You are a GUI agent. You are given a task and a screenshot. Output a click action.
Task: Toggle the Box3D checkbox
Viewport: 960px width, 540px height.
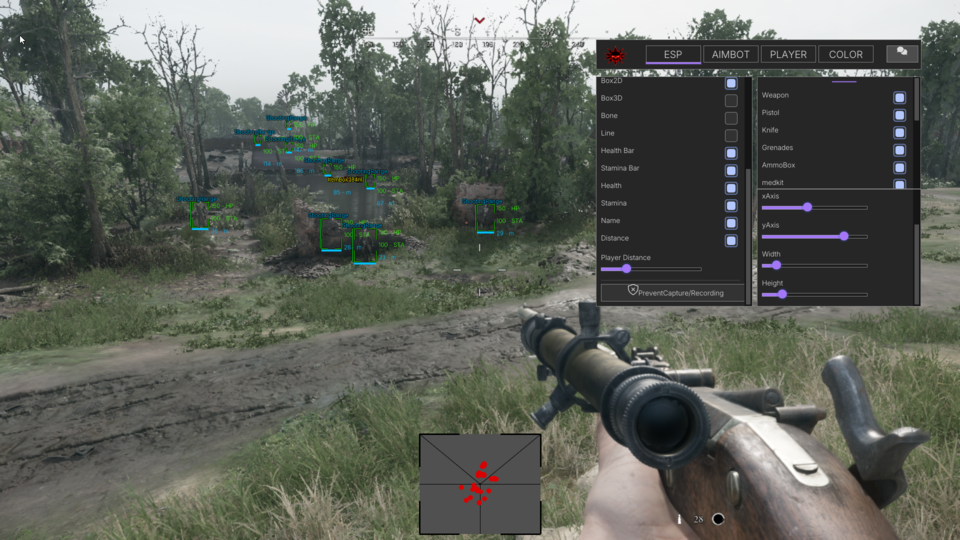[x=731, y=101]
